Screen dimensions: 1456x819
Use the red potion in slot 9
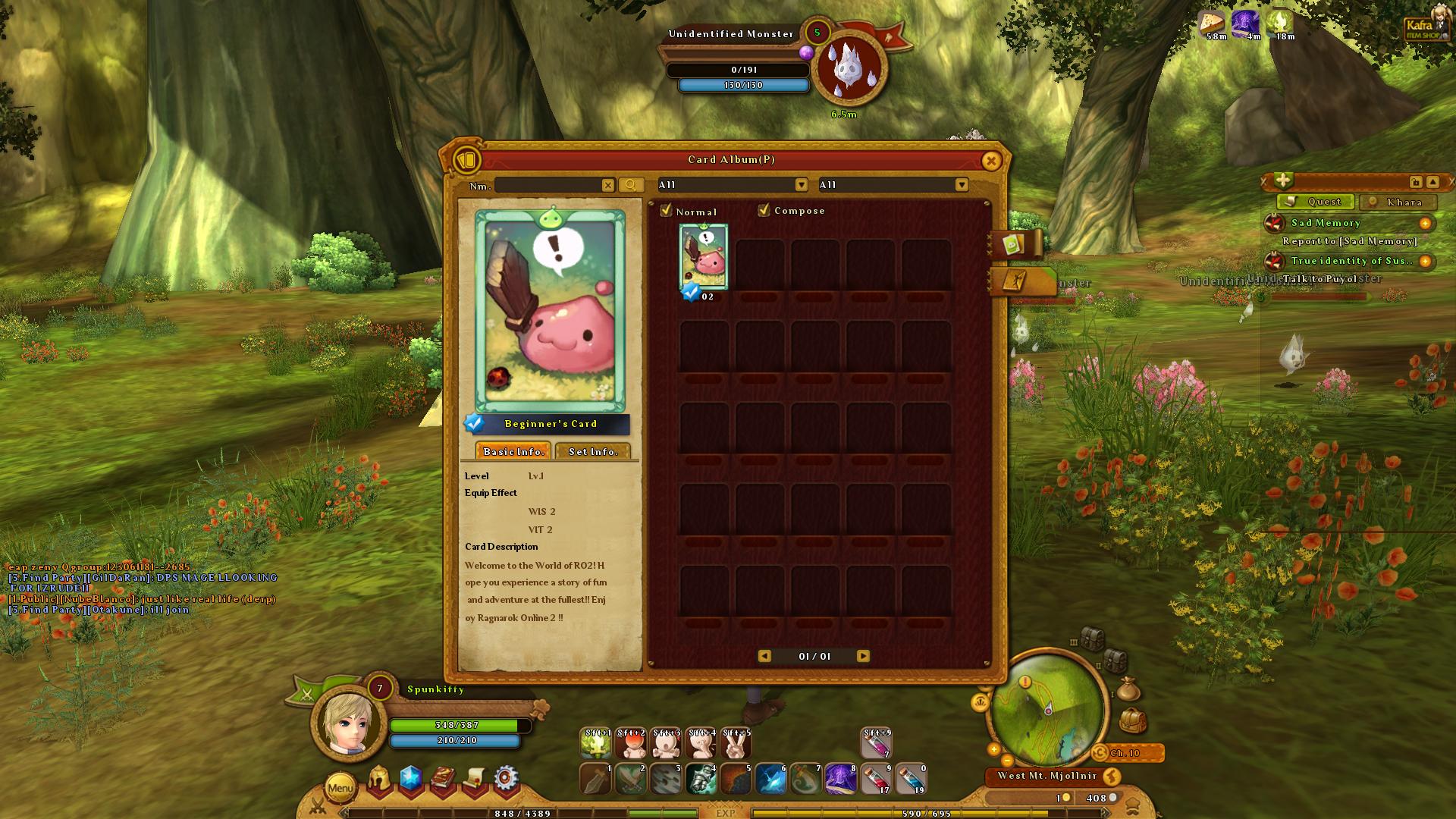(x=876, y=779)
